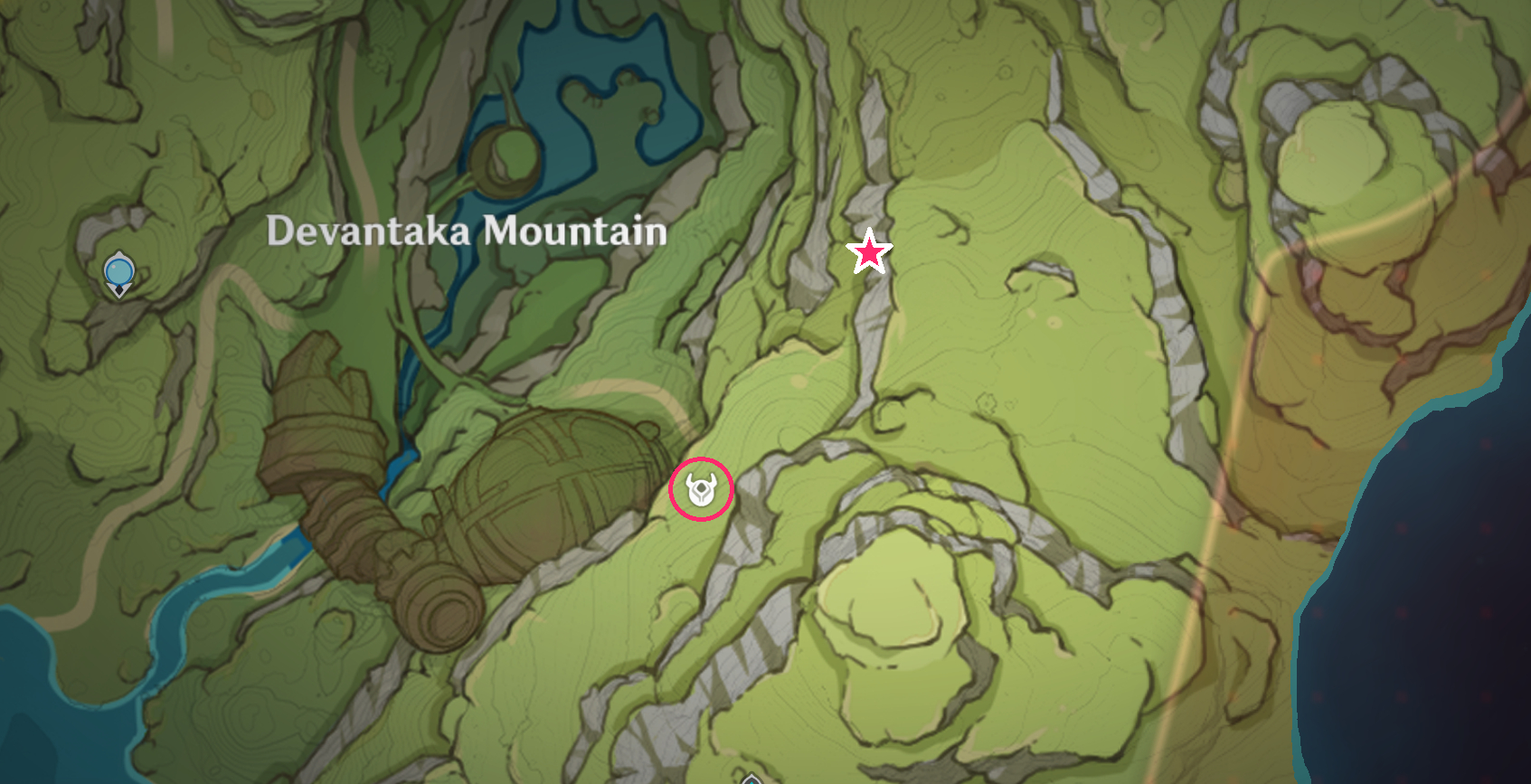Select the blue Teleport Waypoint marker
This screenshot has width=1531, height=784.
pyautogui.click(x=118, y=272)
